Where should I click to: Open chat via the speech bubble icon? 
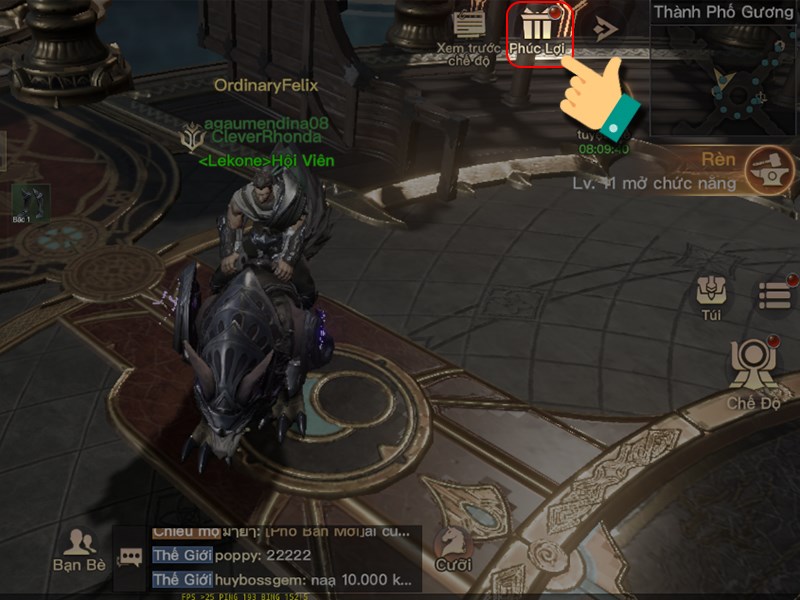(x=130, y=557)
